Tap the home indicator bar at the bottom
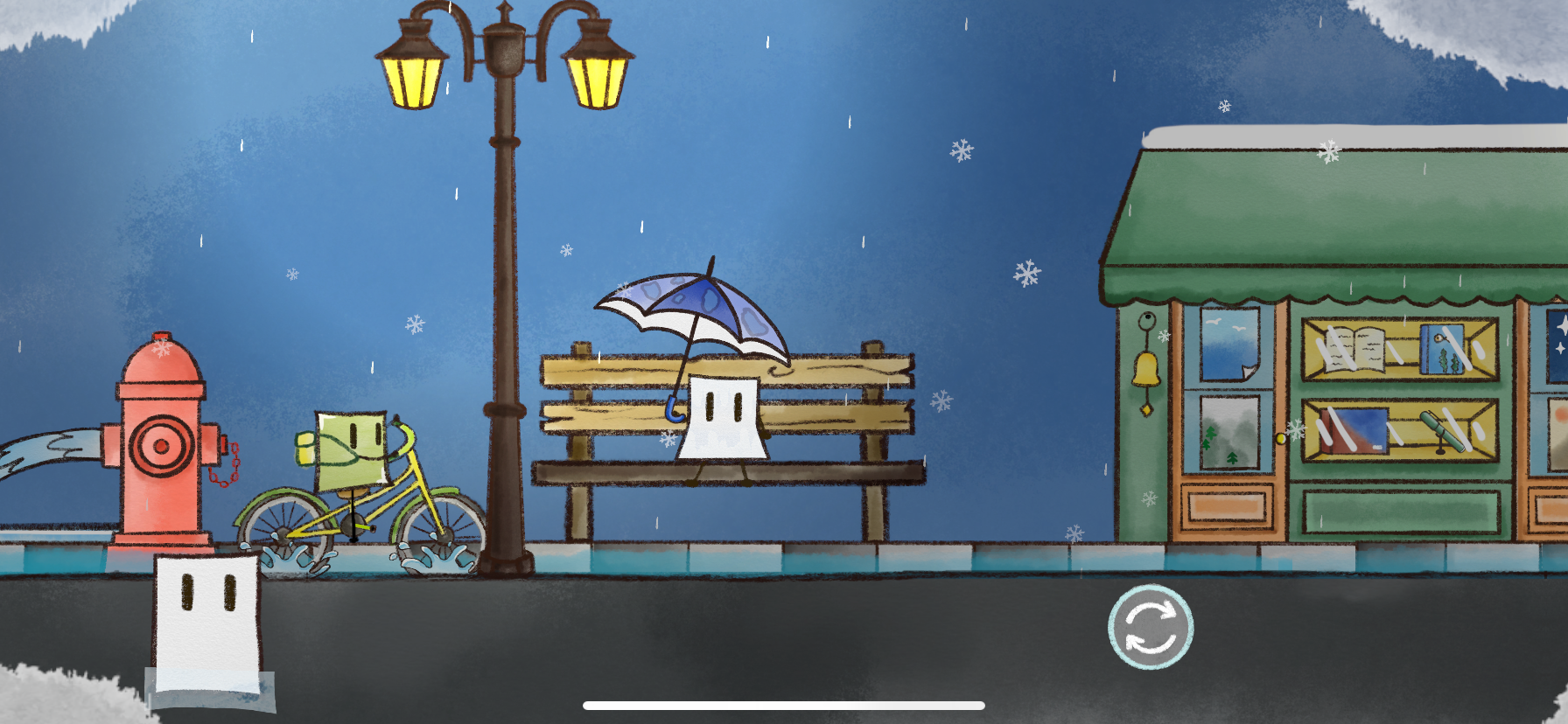This screenshot has width=1568, height=724. point(784,705)
